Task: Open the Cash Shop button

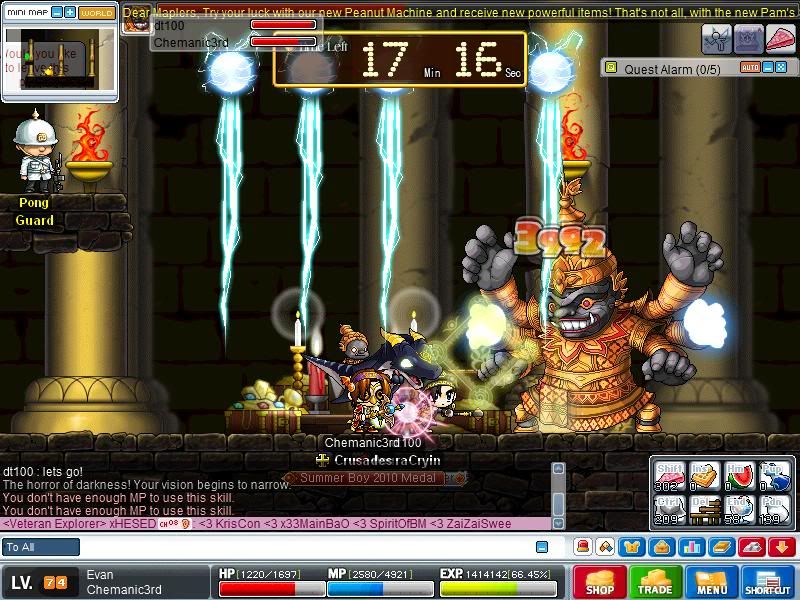Action: pos(600,582)
